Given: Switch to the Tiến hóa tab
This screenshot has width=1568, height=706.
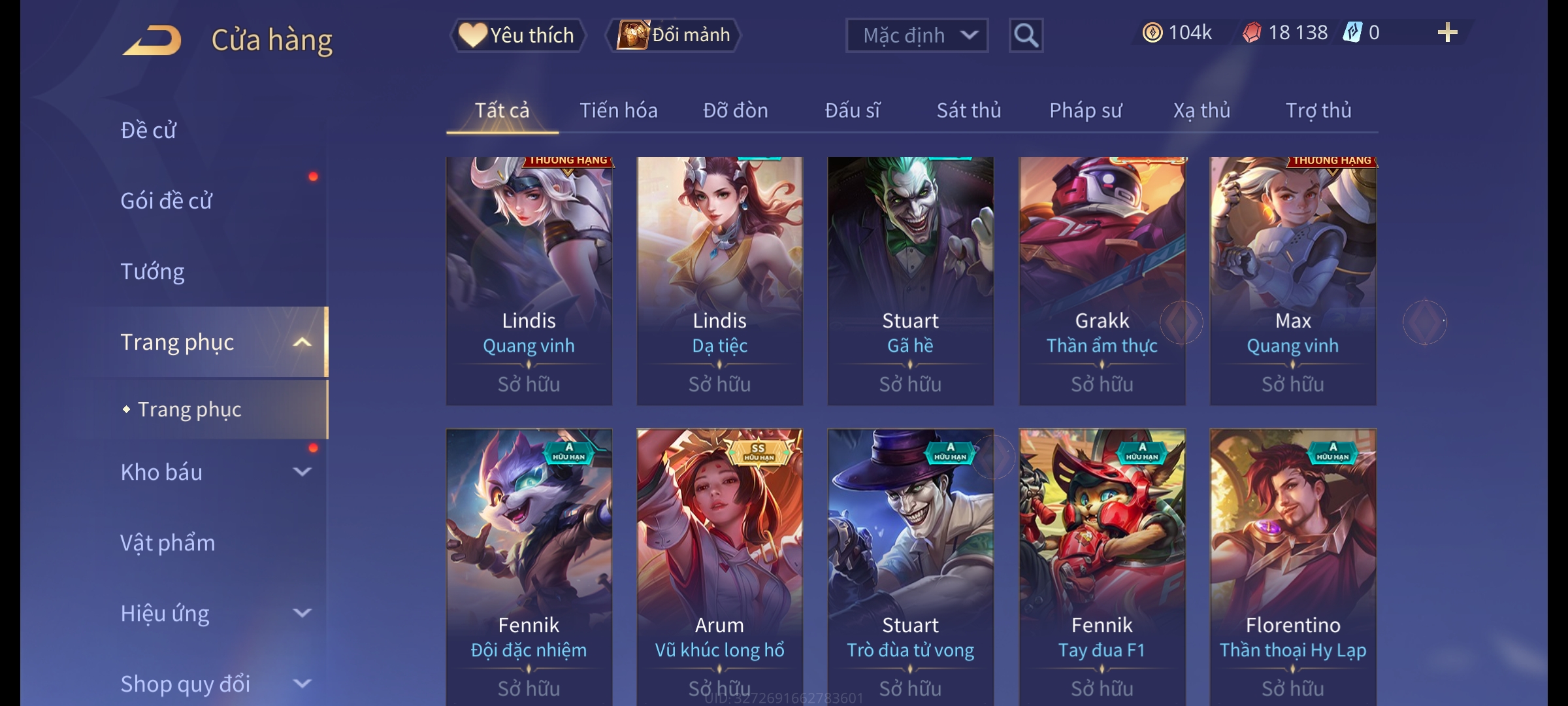Looking at the screenshot, I should (618, 110).
